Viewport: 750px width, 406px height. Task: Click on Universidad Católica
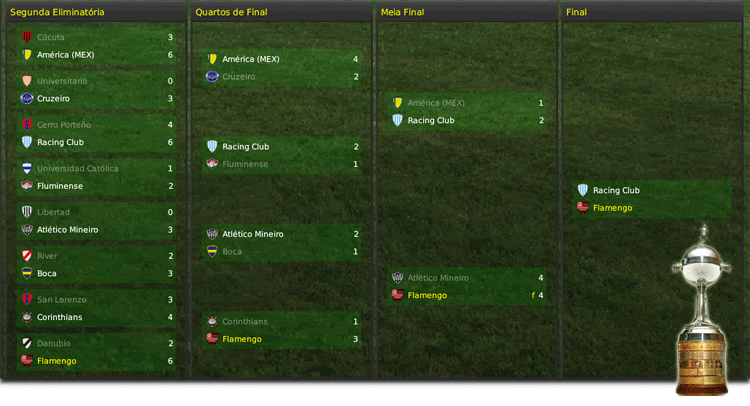point(77,168)
